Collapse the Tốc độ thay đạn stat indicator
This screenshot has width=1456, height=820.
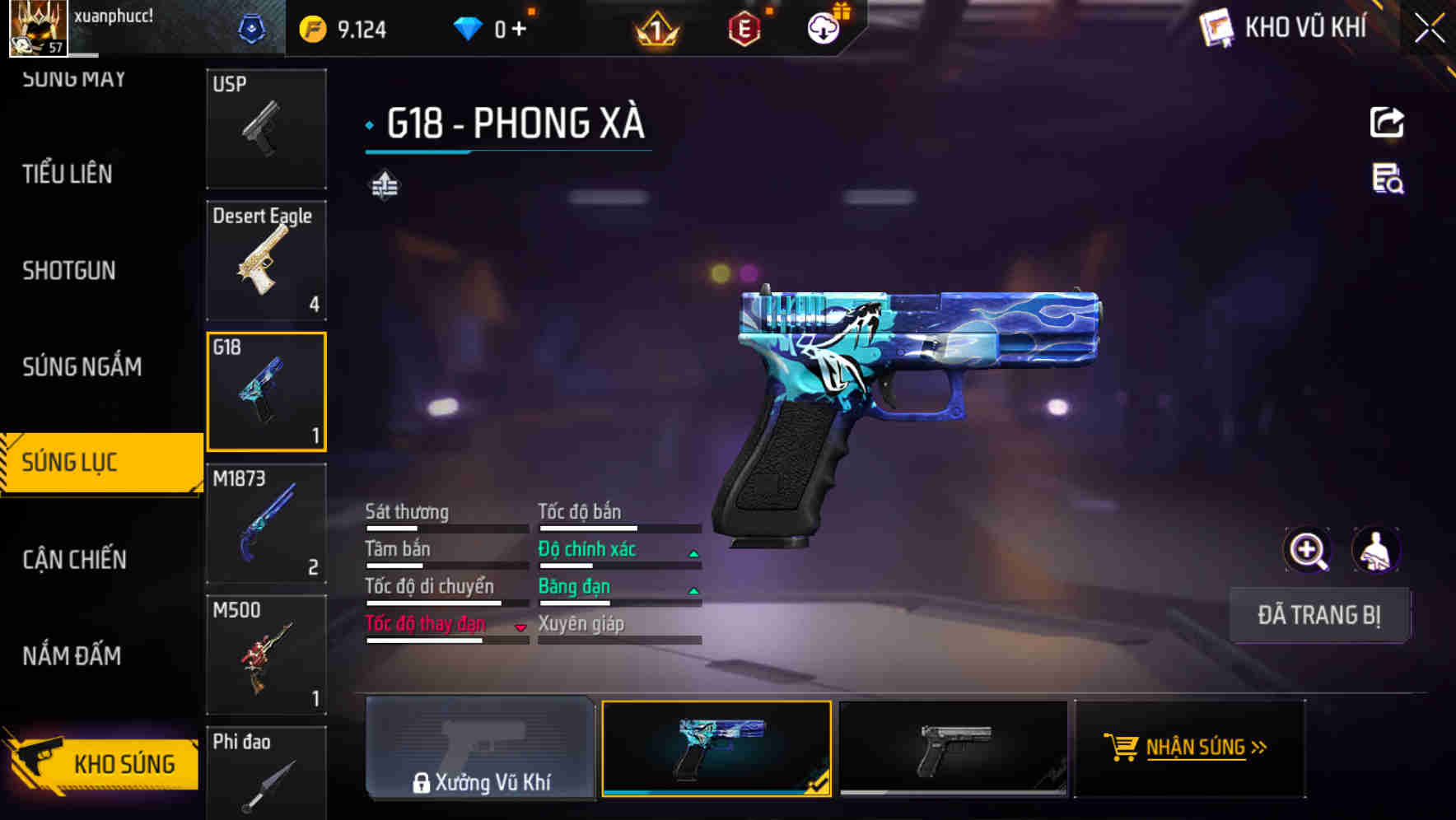pyautogui.click(x=520, y=627)
